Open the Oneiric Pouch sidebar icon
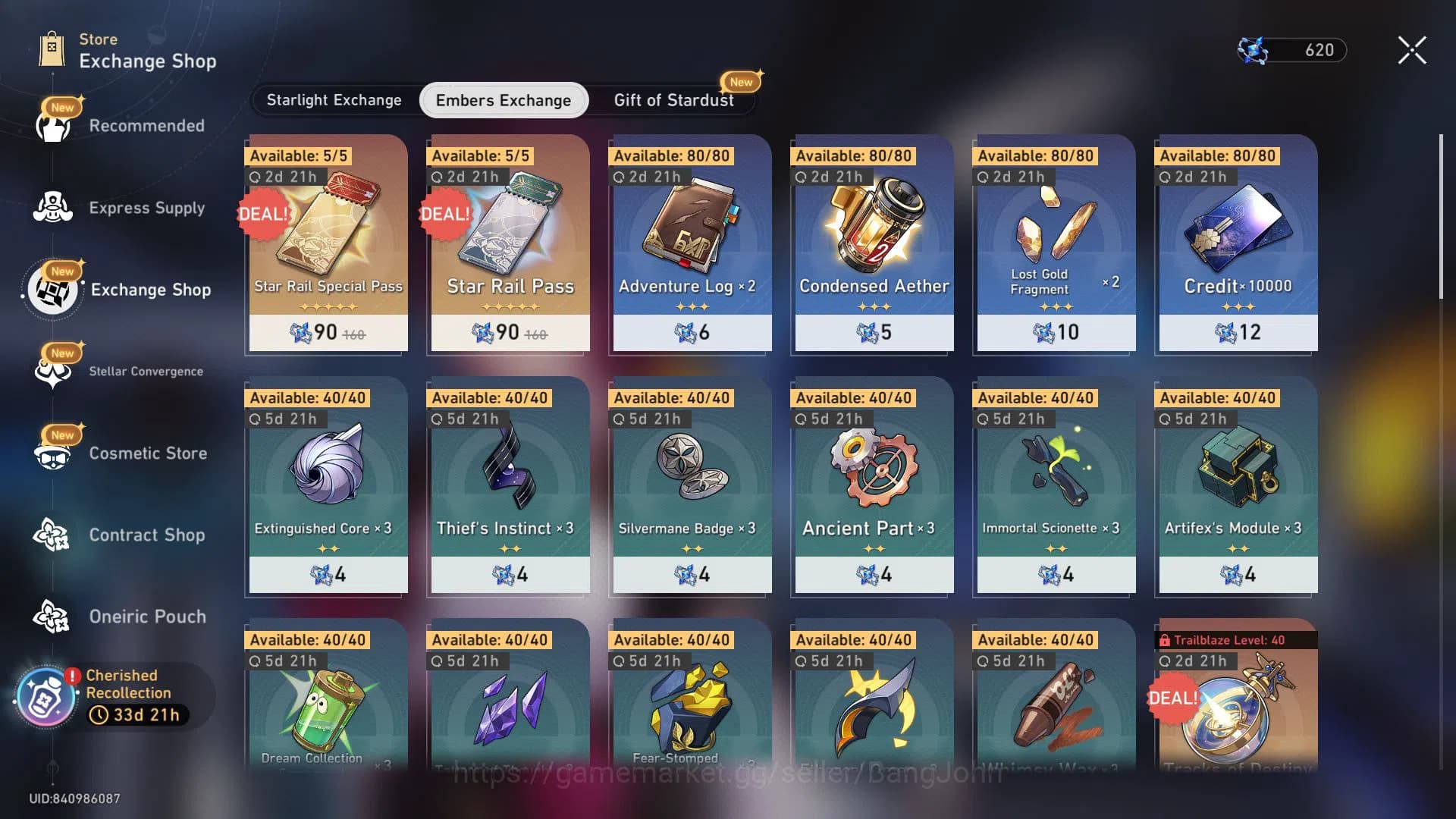 point(52,617)
